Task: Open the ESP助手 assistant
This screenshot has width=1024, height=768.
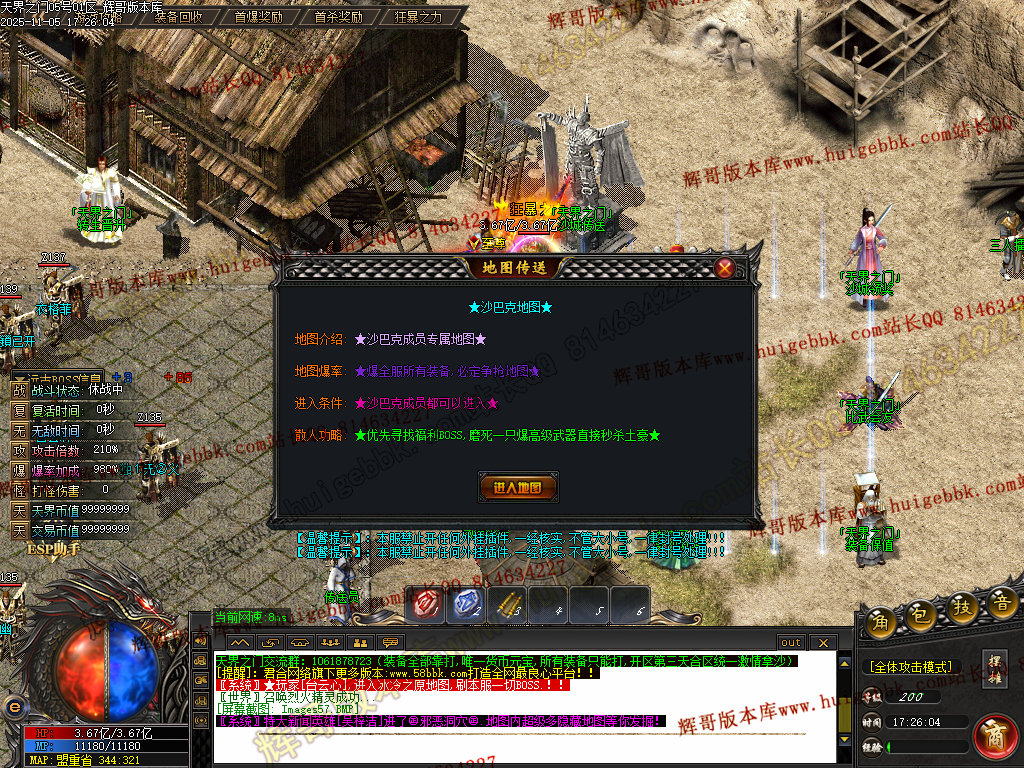Action: point(54,548)
